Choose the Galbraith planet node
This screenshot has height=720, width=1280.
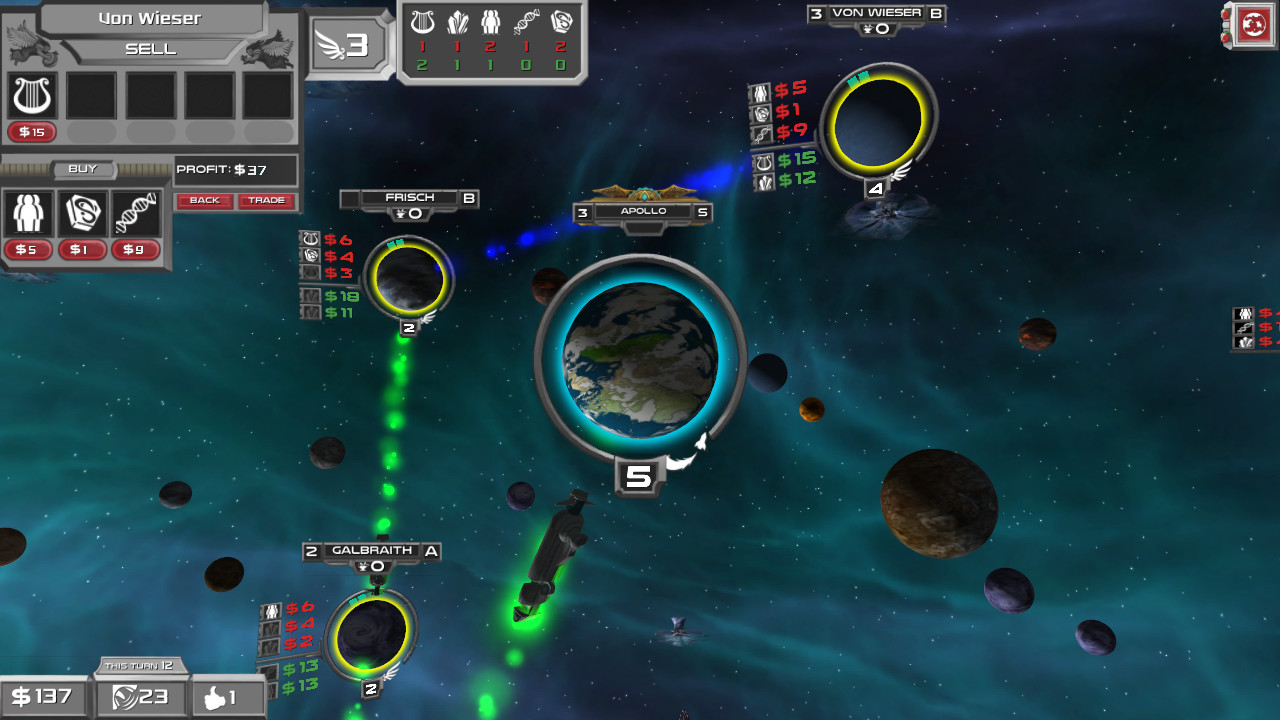pos(370,632)
